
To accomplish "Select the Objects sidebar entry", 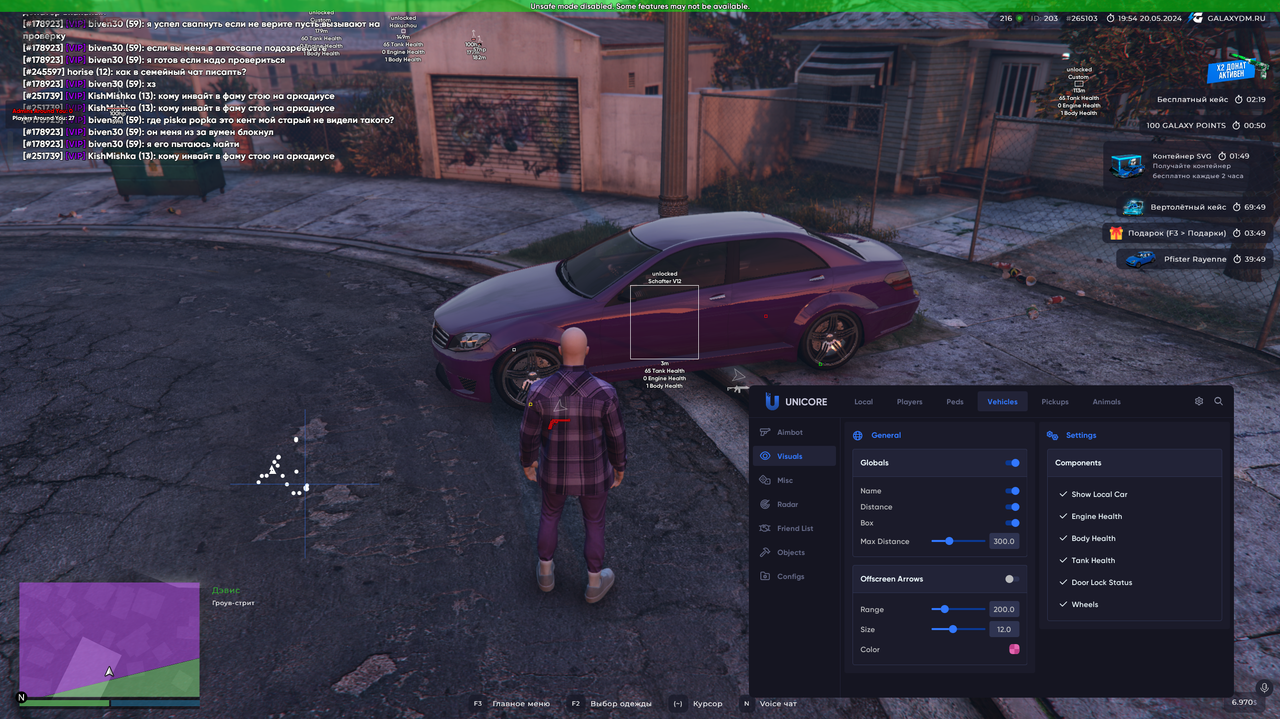I will click(790, 552).
